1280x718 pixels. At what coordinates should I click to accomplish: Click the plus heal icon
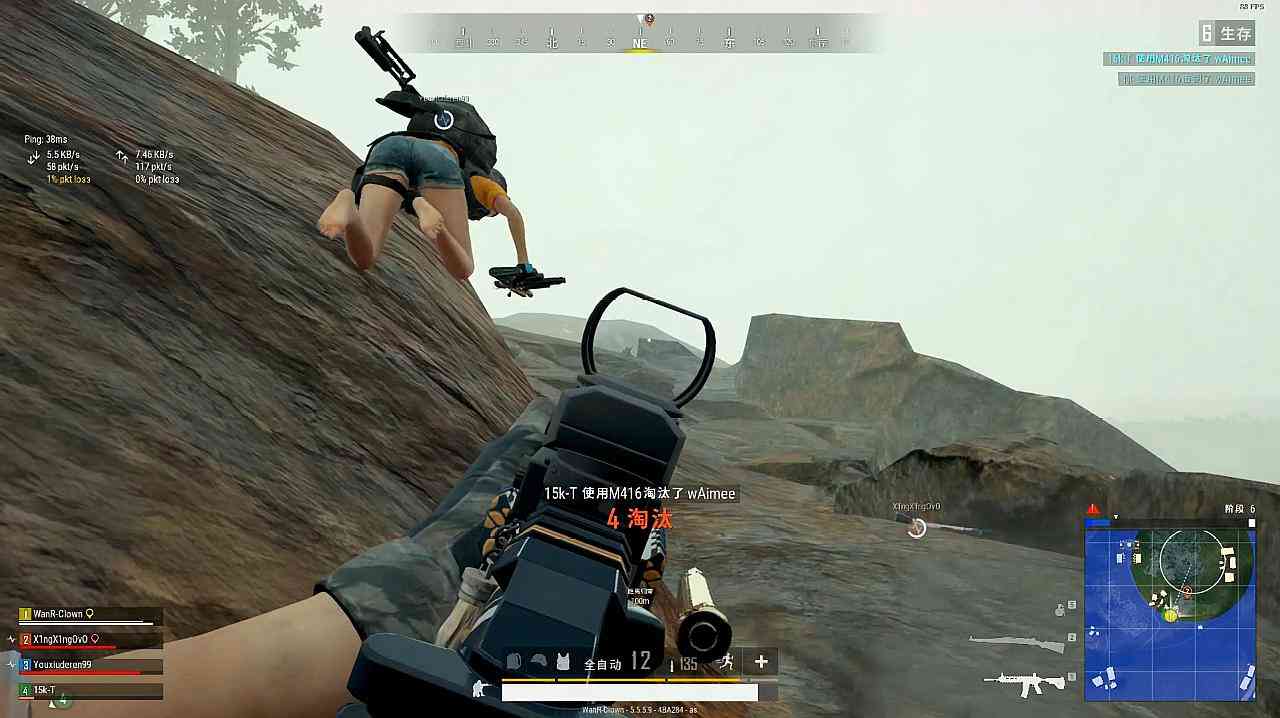tap(761, 661)
